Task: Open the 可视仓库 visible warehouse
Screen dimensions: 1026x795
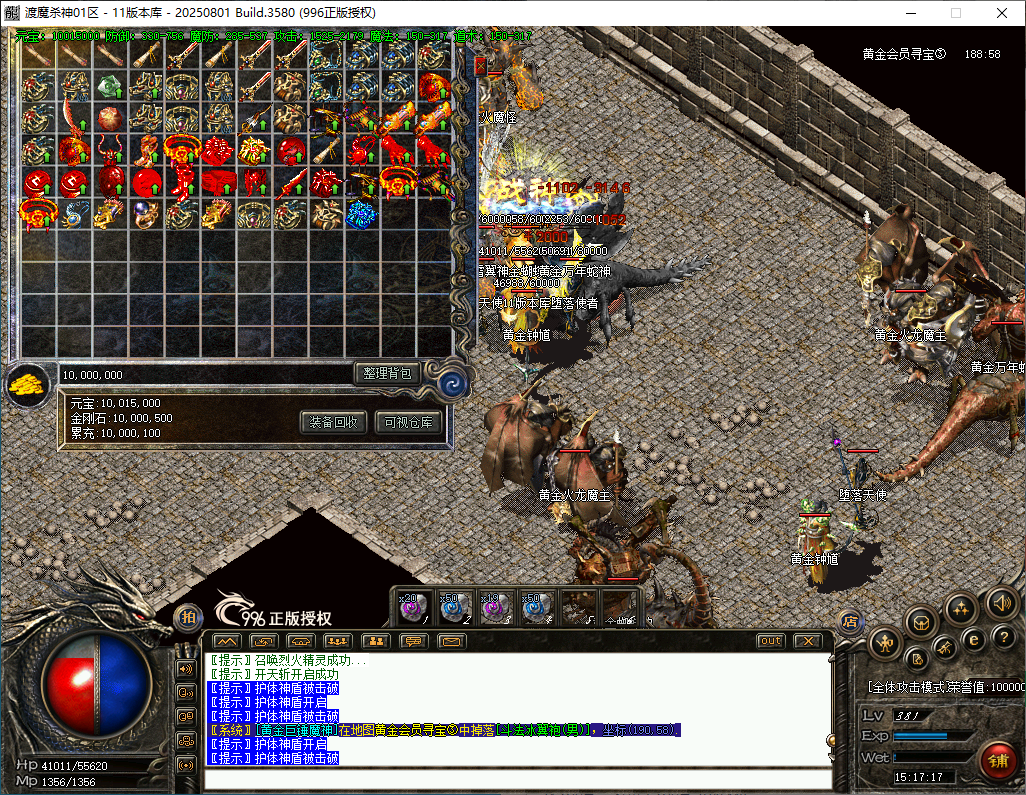Action: pos(408,422)
